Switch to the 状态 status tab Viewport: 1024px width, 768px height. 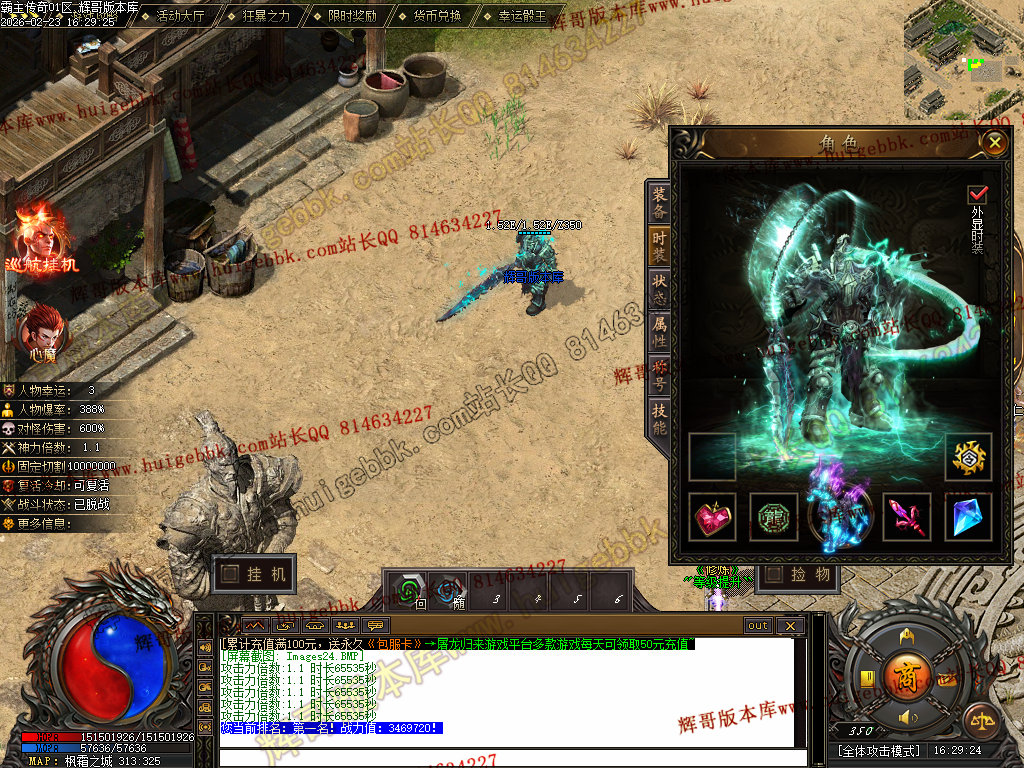click(659, 290)
